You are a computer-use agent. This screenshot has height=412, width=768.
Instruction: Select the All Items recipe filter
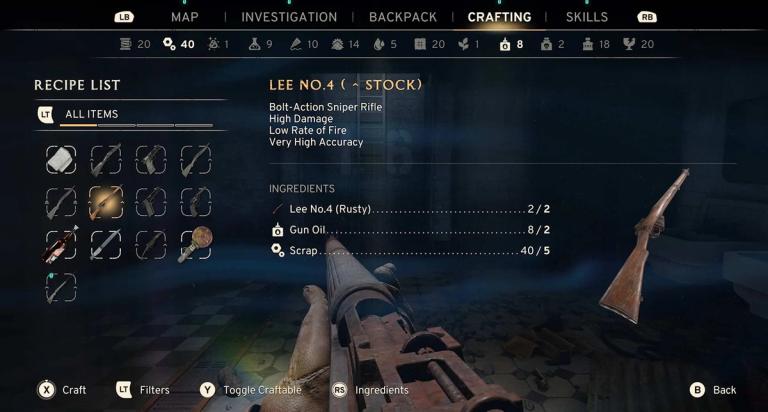point(91,115)
